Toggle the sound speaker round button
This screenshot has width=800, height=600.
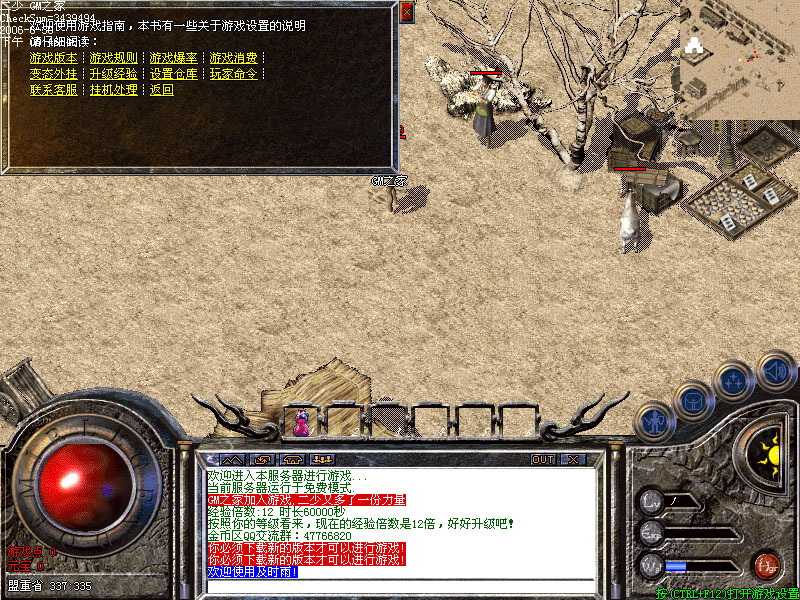tap(774, 371)
